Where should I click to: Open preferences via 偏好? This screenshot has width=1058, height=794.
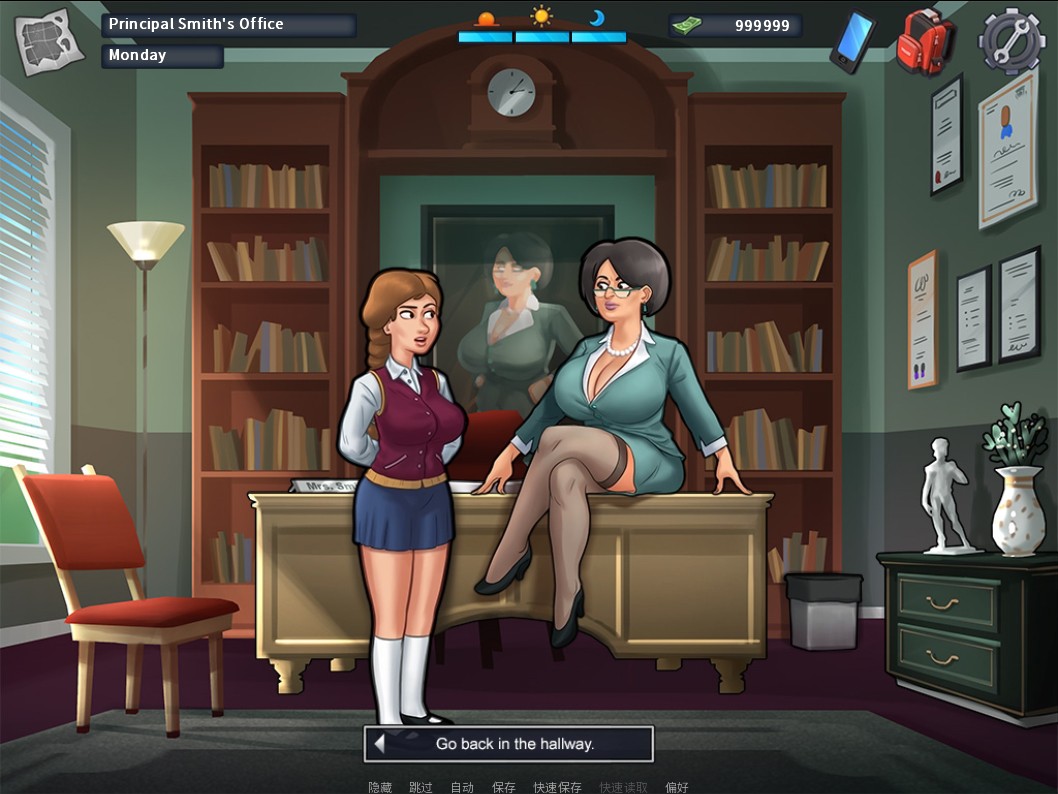tap(677, 787)
